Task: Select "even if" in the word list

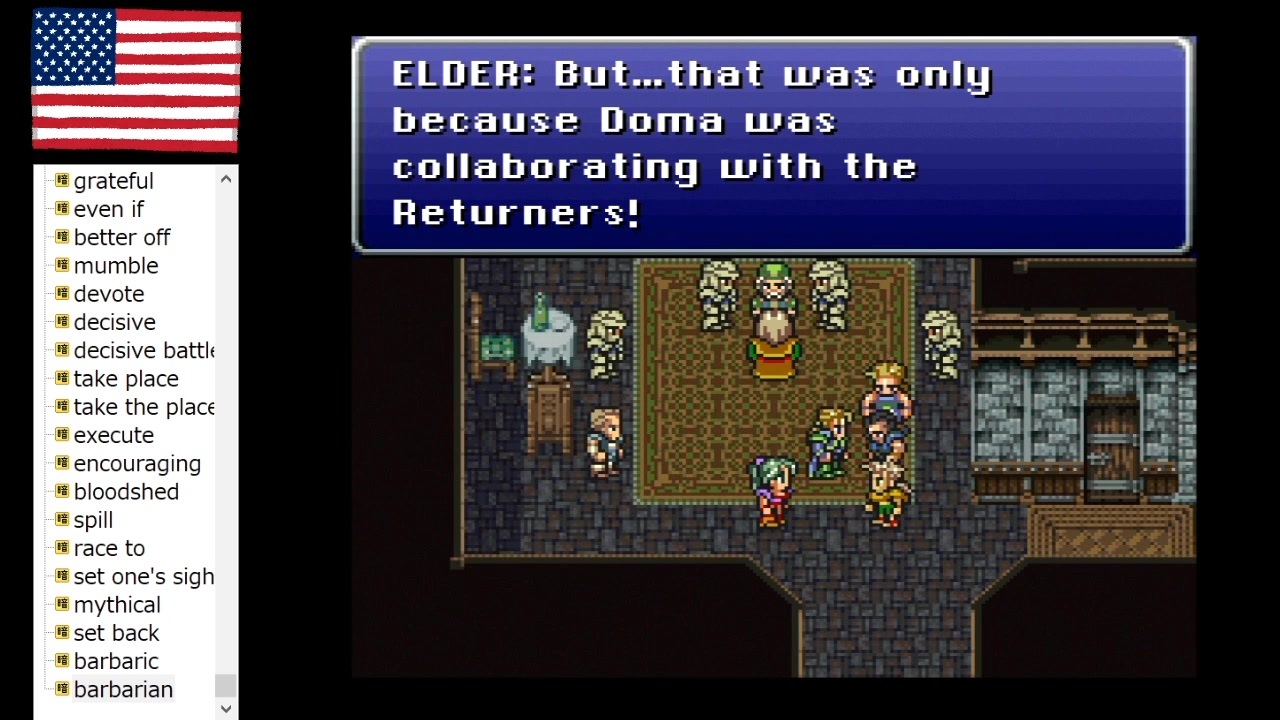Action: pyautogui.click(x=109, y=209)
